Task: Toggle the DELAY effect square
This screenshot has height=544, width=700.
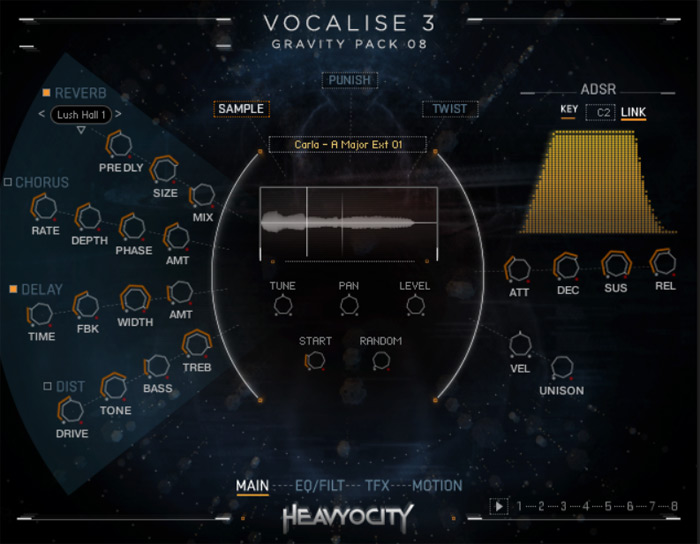Action: click(x=13, y=290)
